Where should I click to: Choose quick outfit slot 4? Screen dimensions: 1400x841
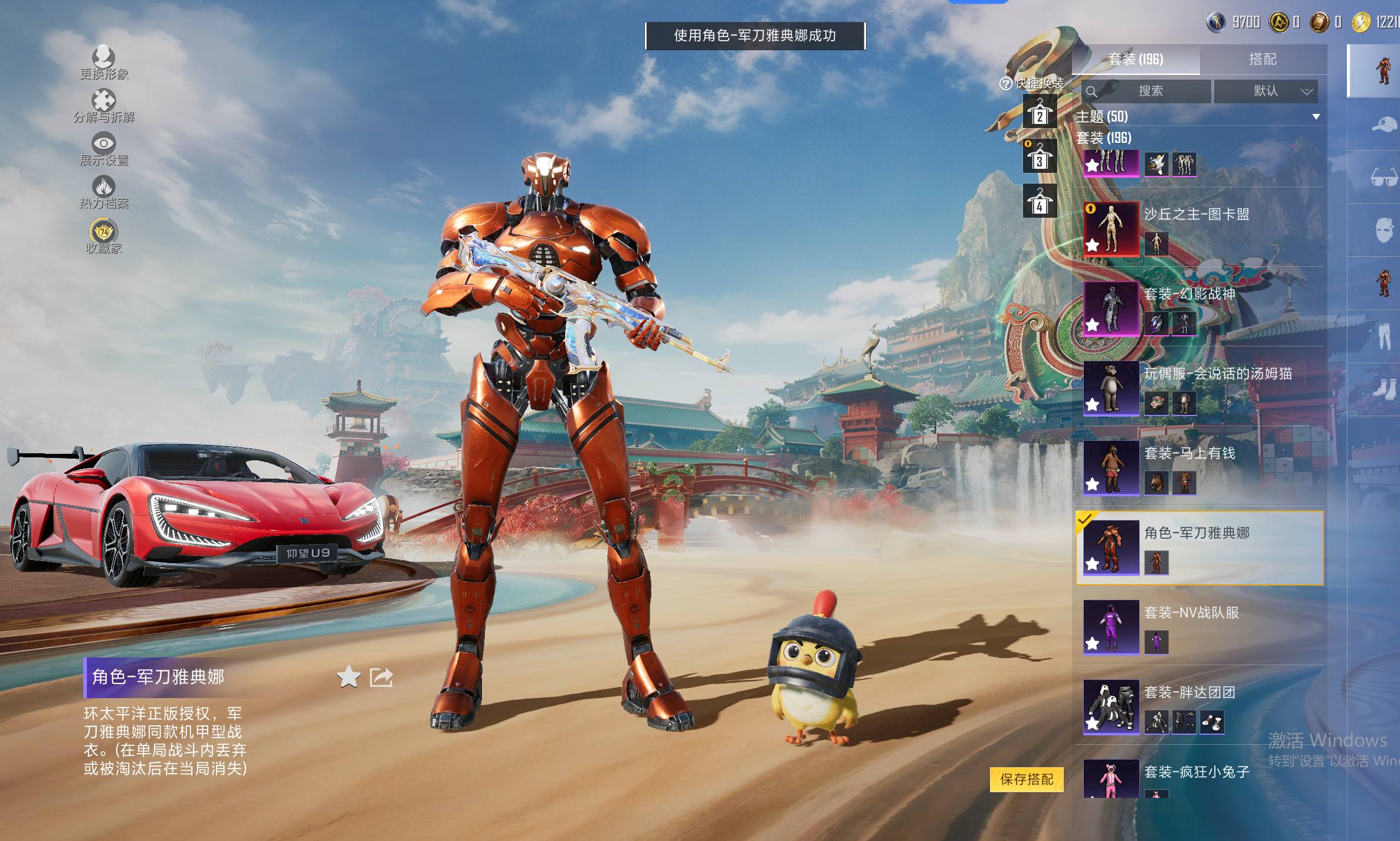tap(1040, 203)
